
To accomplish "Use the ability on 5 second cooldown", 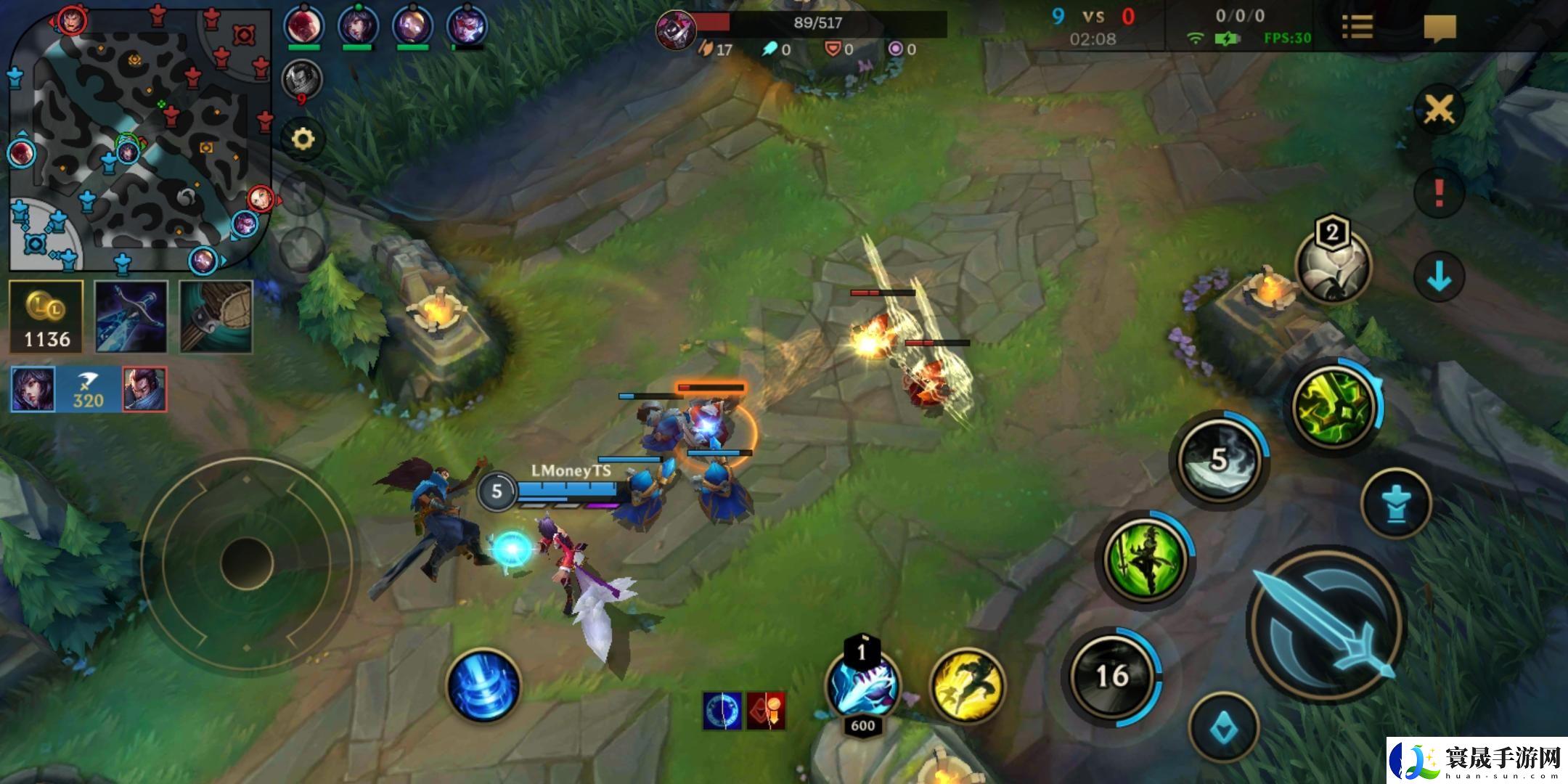I will 1220,460.
